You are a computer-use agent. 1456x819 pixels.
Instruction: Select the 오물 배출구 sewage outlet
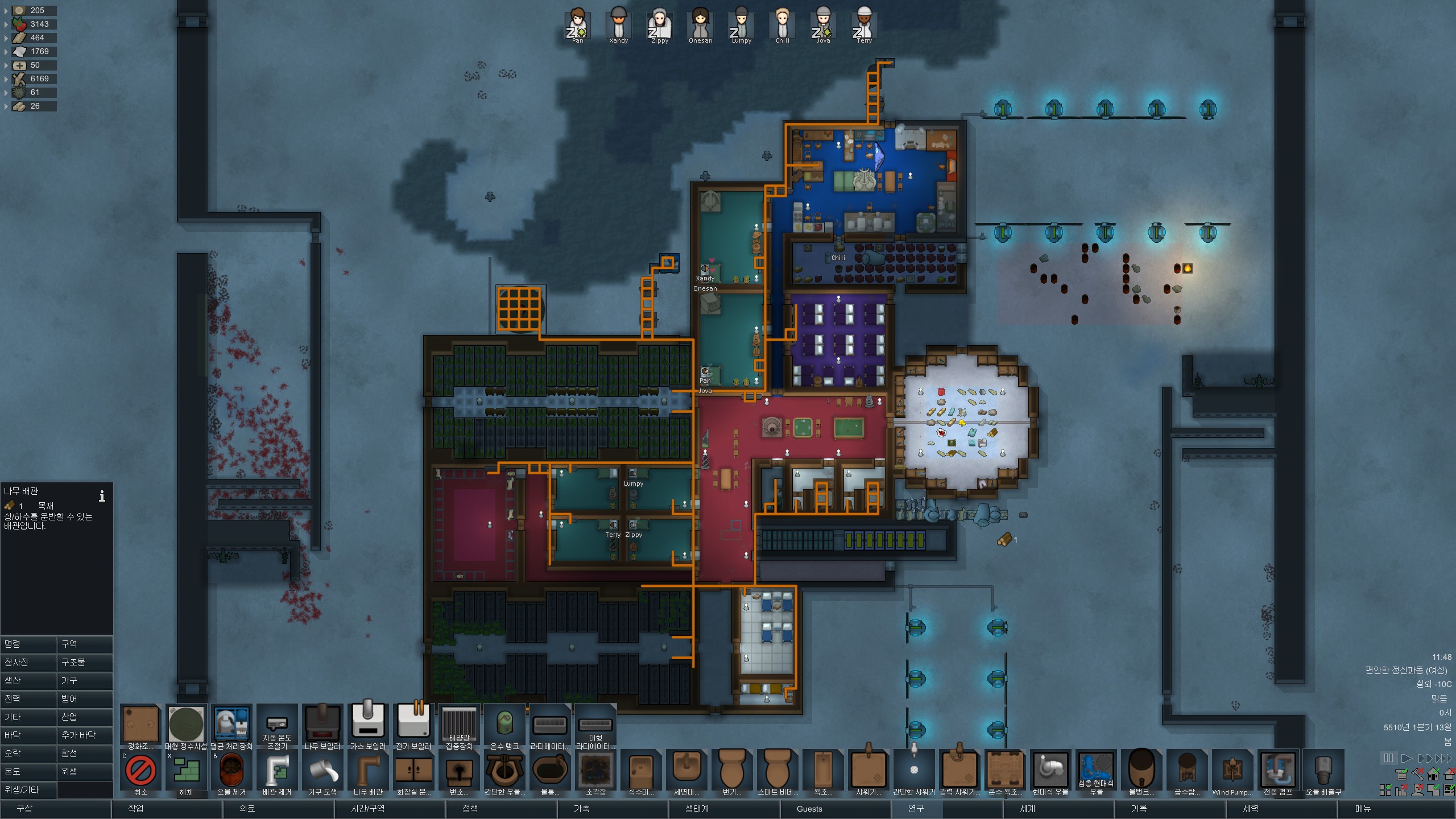[1323, 772]
